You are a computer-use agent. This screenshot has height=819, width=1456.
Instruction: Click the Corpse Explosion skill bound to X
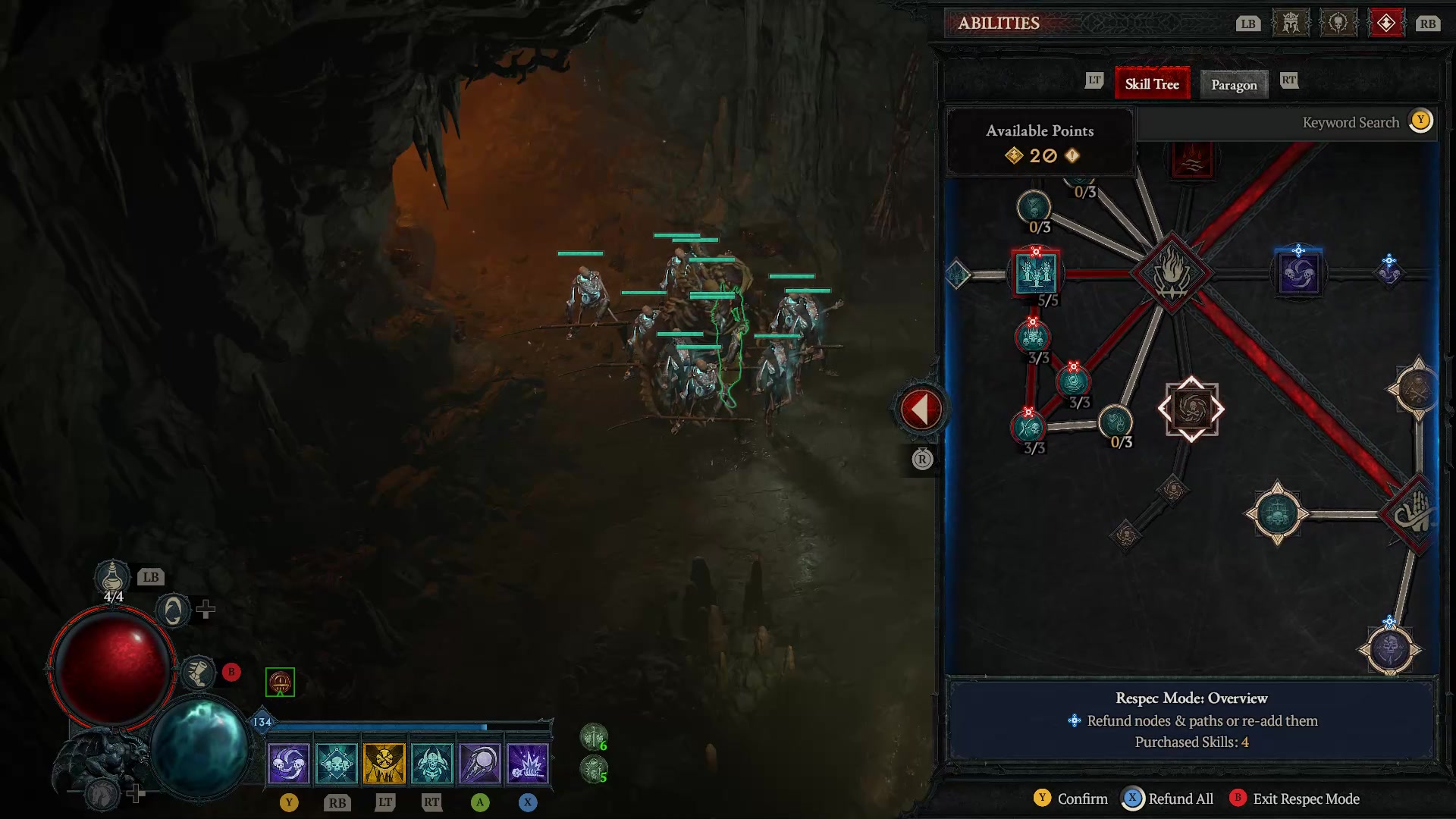coord(529,762)
